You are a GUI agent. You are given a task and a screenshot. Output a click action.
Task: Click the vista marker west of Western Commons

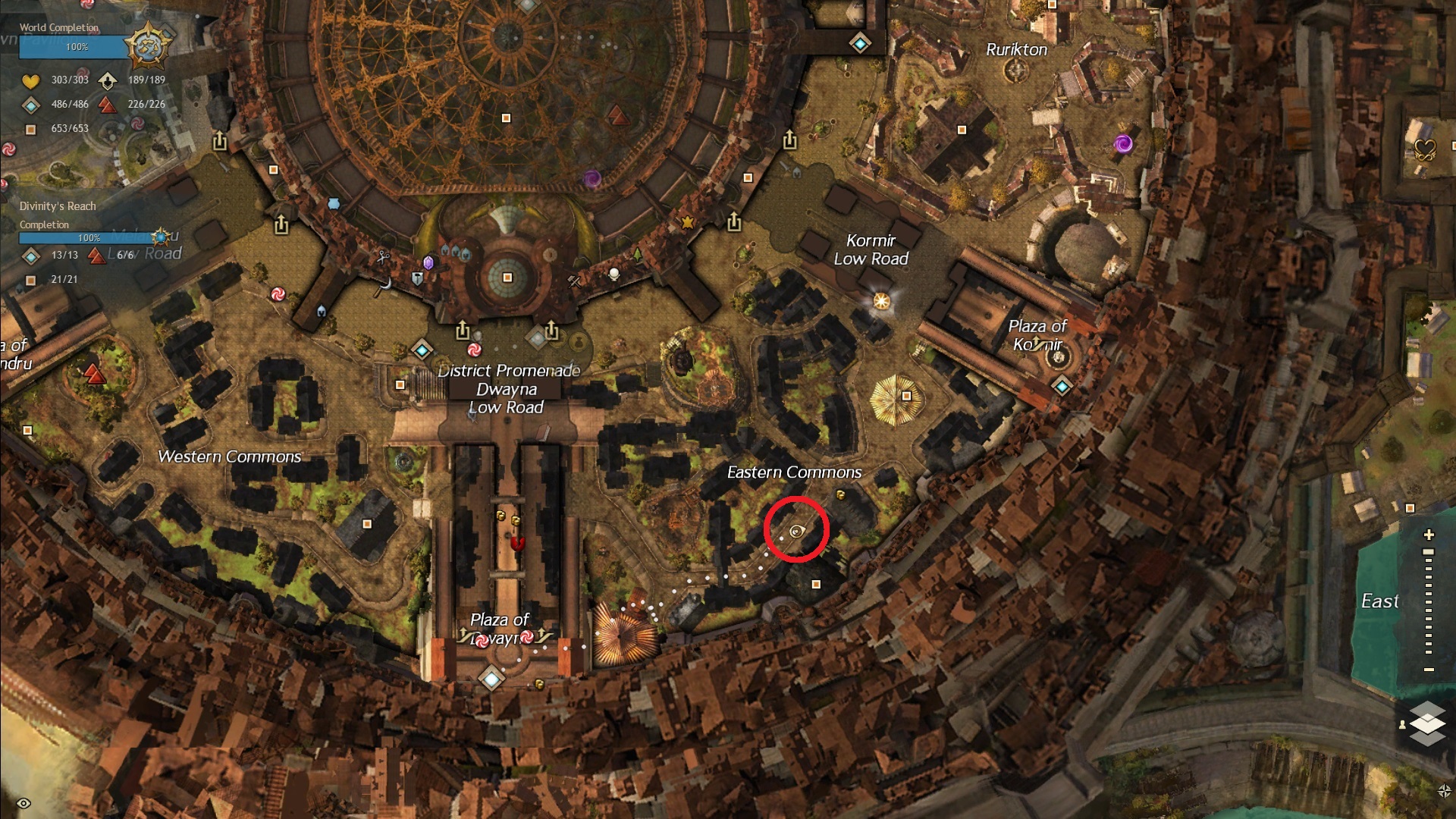pyautogui.click(x=95, y=373)
